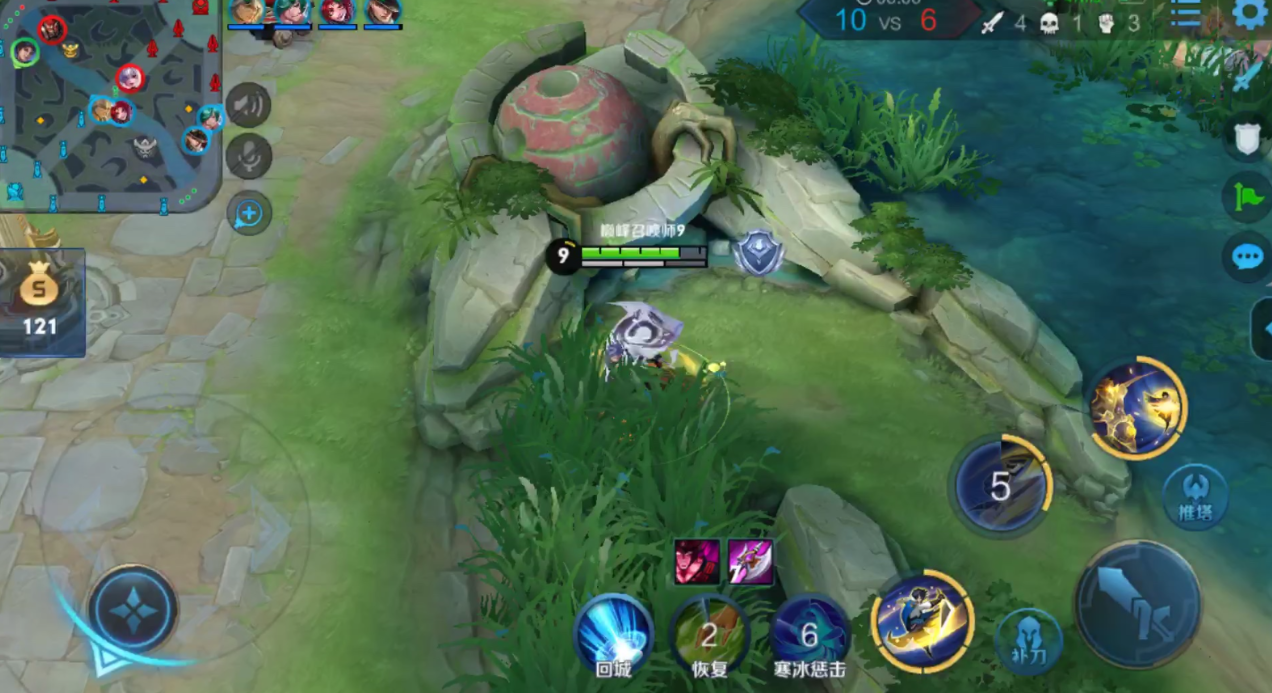The width and height of the screenshot is (1272, 693).
Task: Open the settings gear menu
Action: click(1249, 14)
